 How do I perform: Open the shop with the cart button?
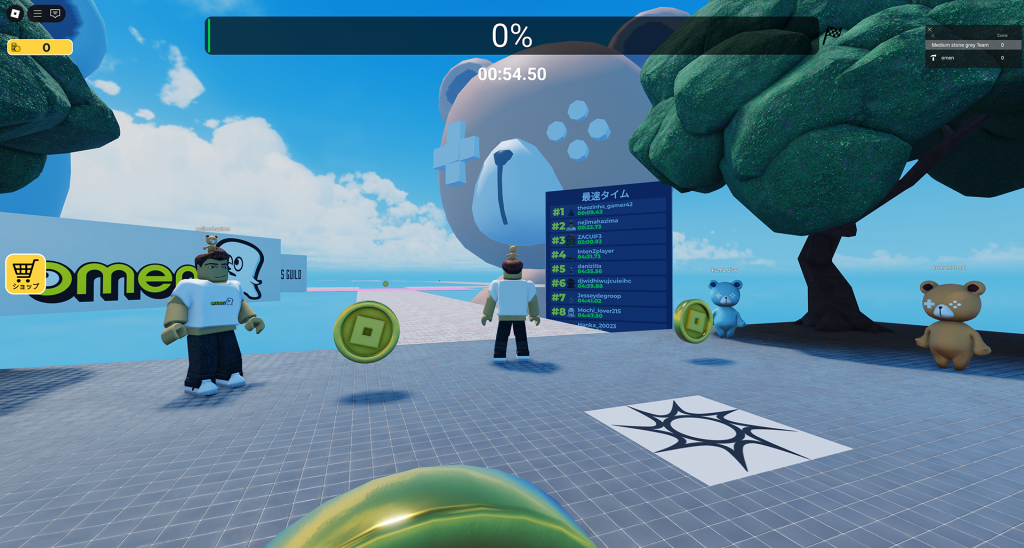[25, 273]
